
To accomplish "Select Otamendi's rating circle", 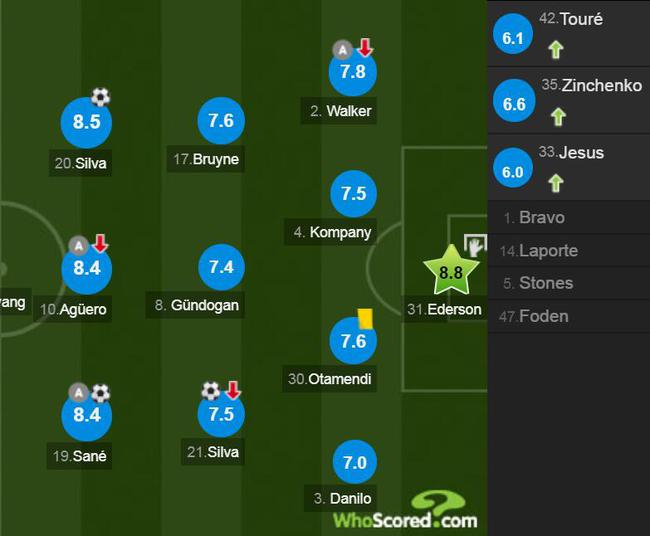I will pyautogui.click(x=353, y=341).
